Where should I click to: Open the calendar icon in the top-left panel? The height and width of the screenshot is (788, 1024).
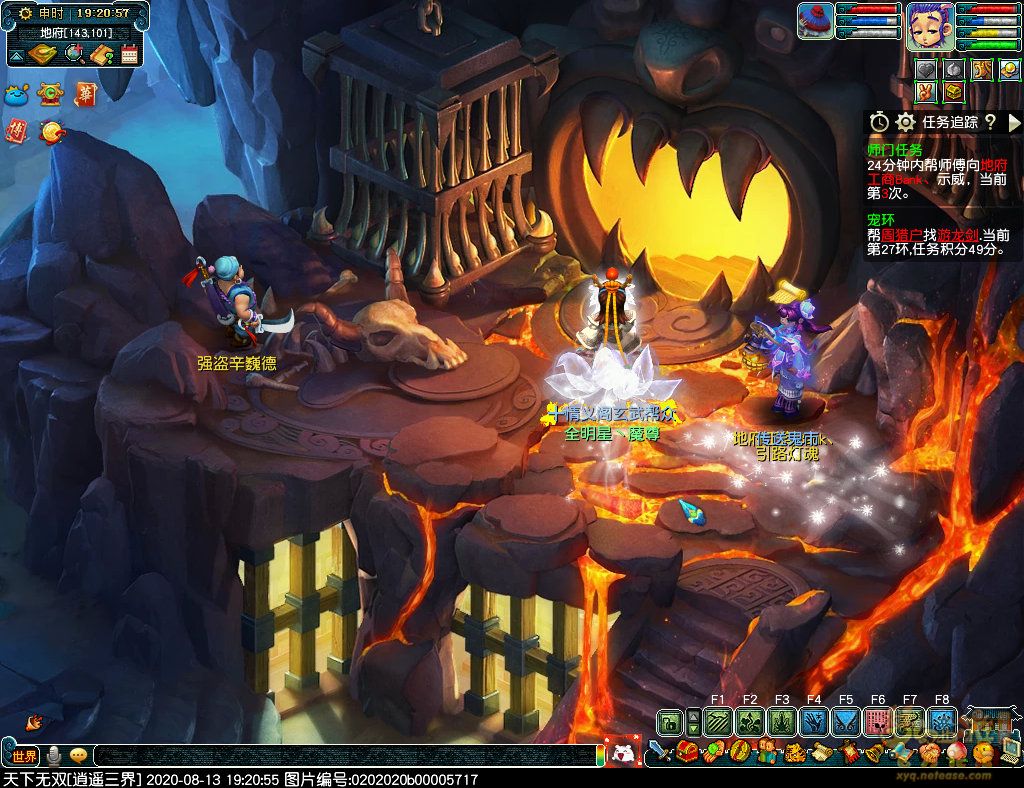[129, 55]
